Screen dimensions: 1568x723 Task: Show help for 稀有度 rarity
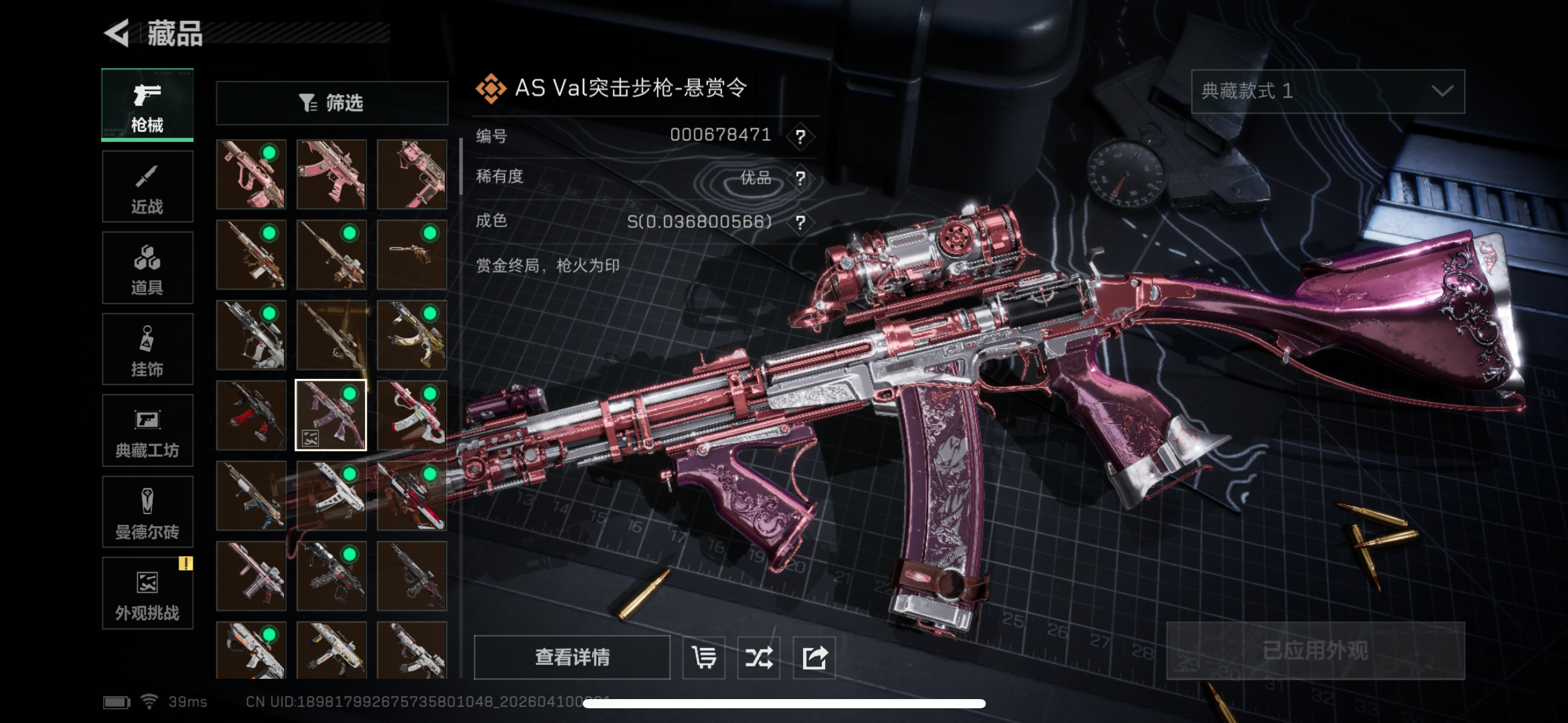pyautogui.click(x=800, y=178)
